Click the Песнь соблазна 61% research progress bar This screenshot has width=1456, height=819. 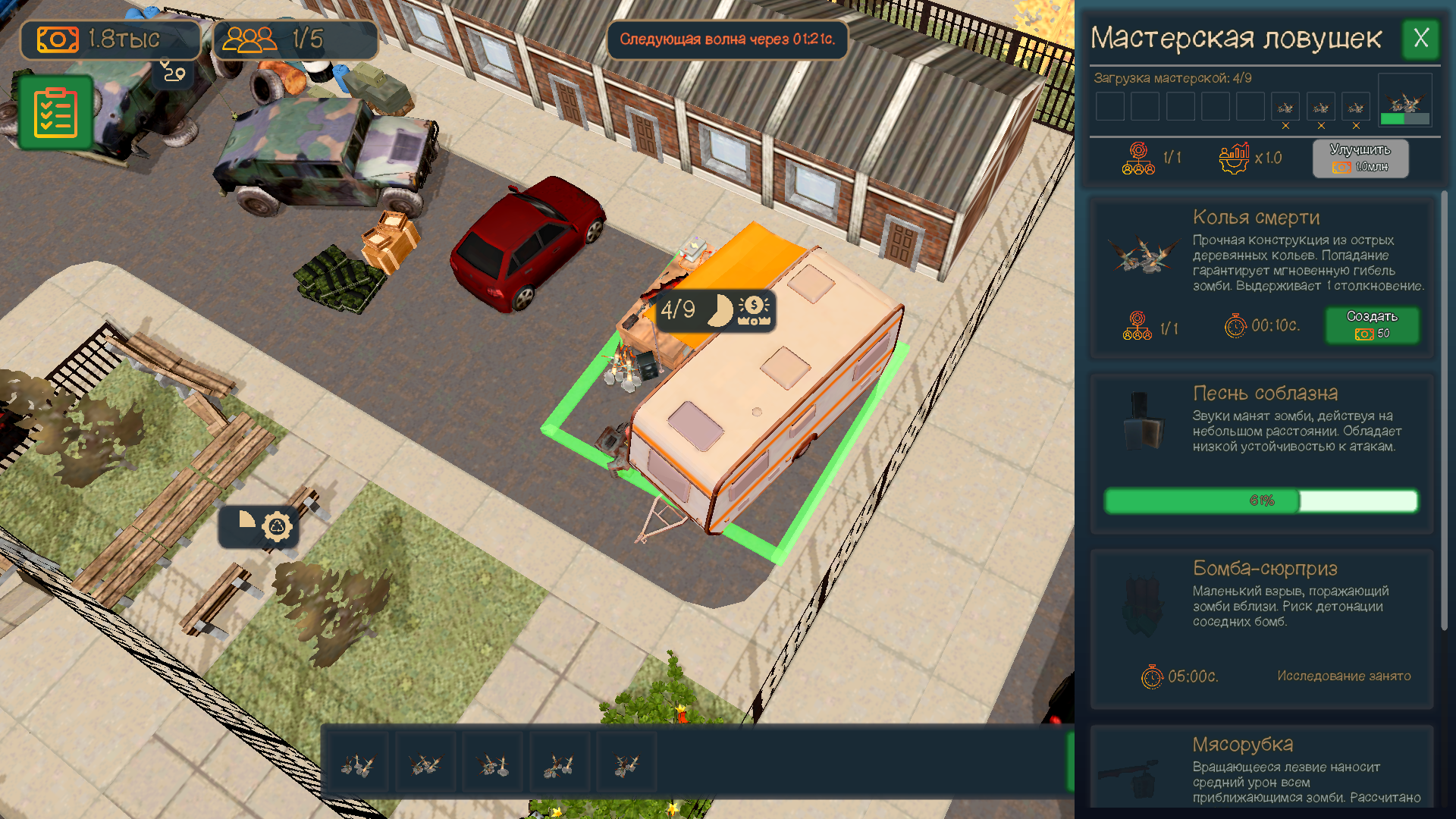[1260, 500]
